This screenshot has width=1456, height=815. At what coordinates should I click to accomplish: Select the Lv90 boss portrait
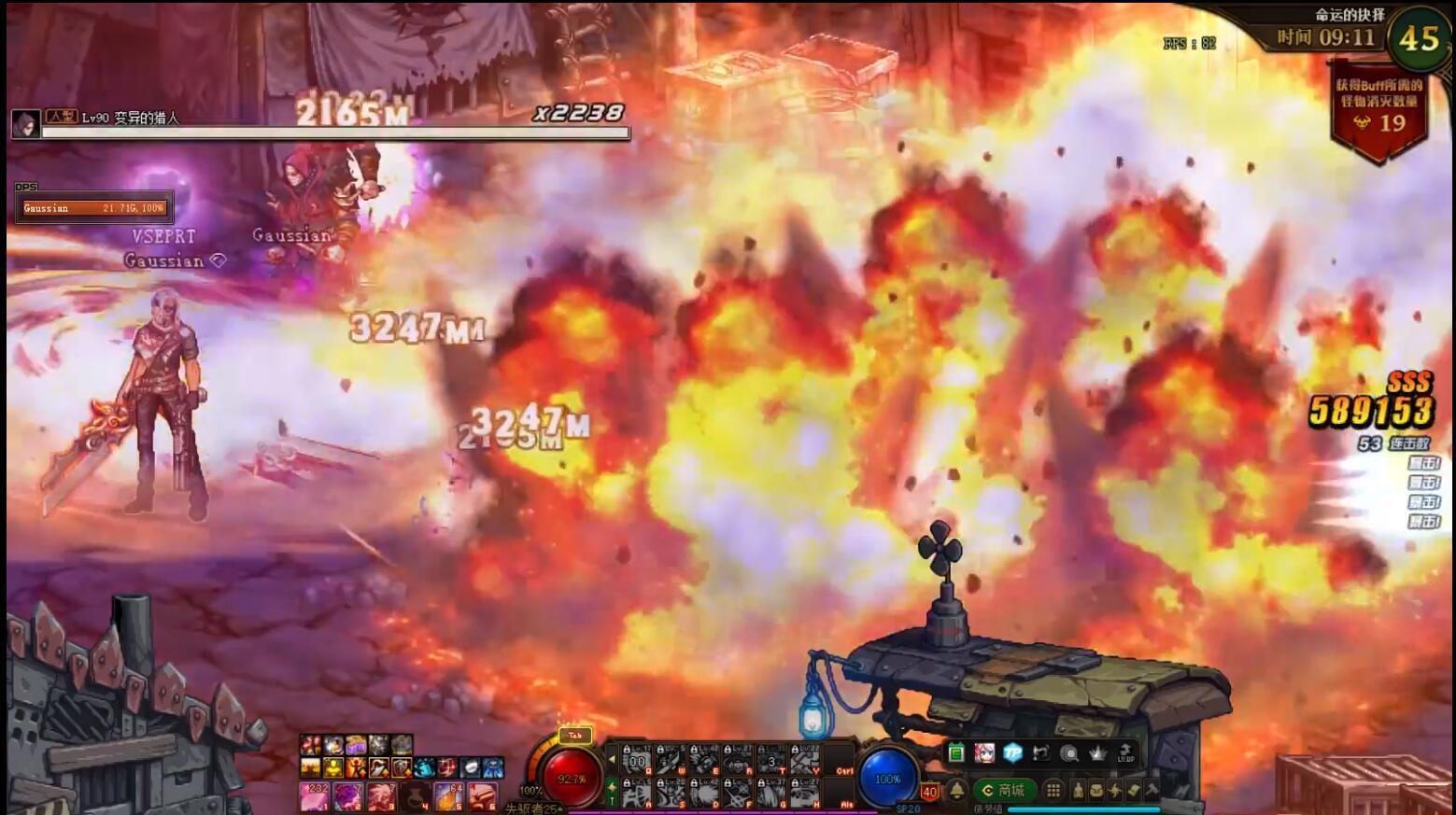tap(25, 123)
